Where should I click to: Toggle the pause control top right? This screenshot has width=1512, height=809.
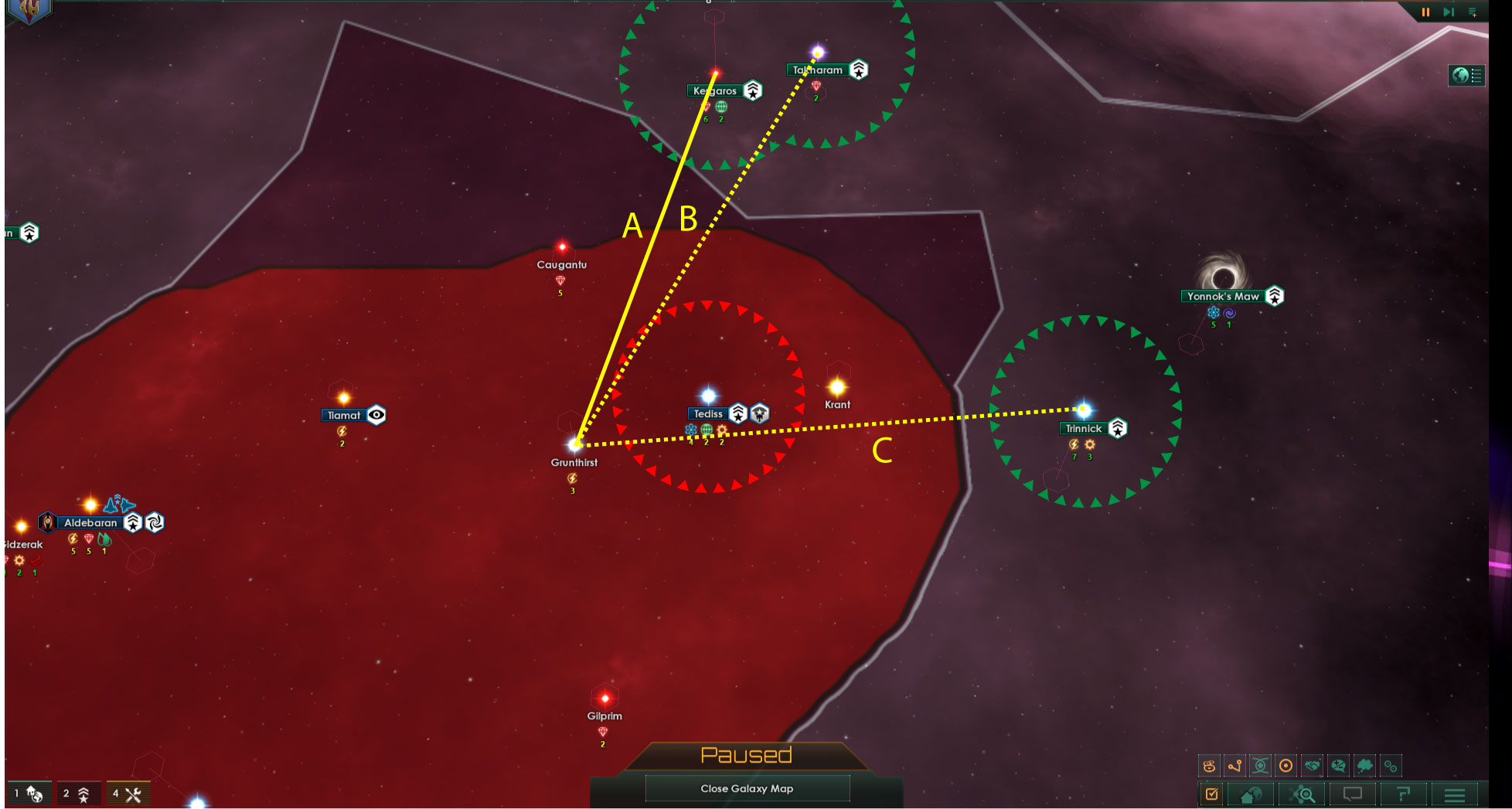(1426, 12)
